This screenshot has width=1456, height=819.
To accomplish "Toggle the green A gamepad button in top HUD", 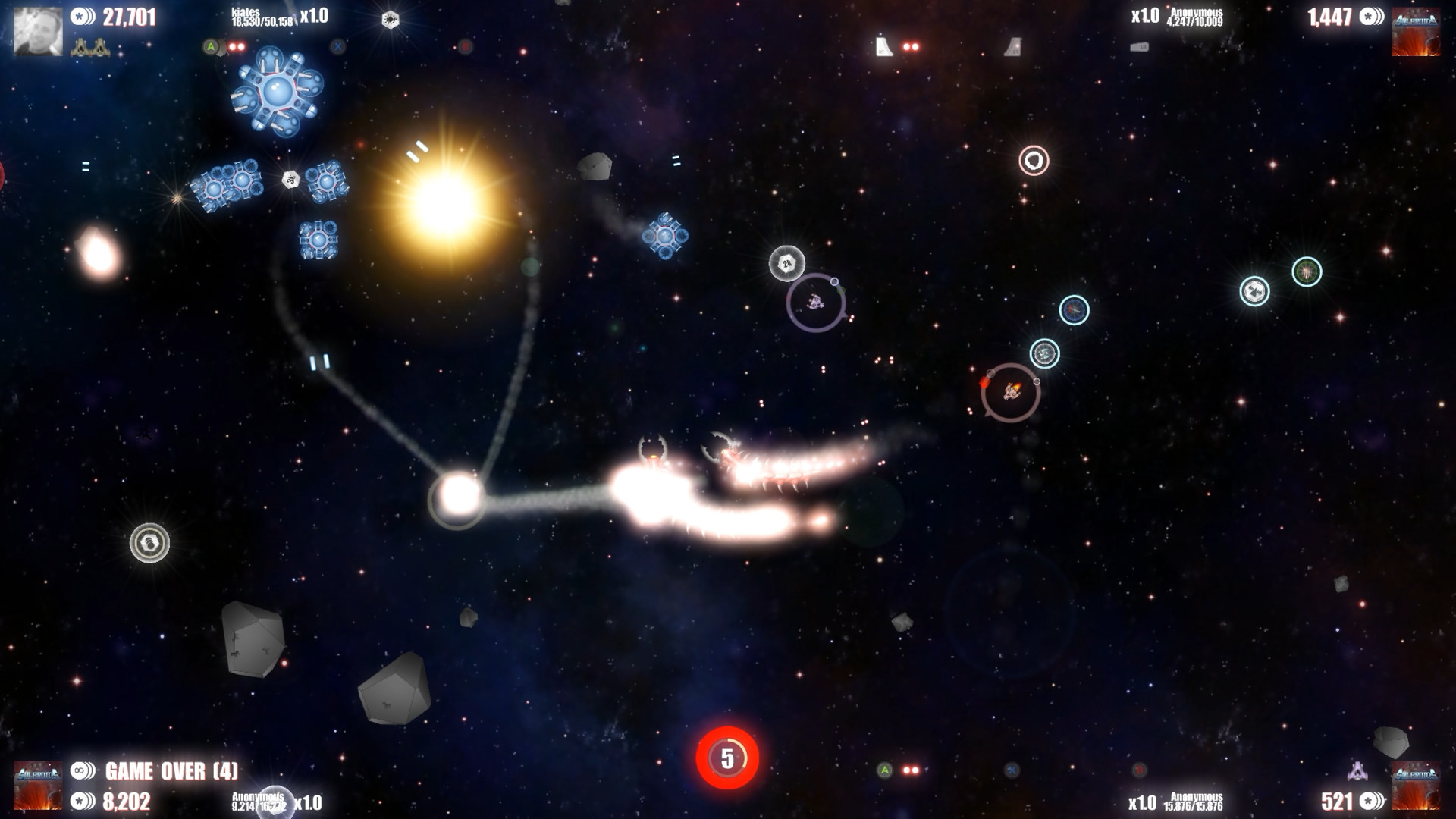I will click(211, 46).
